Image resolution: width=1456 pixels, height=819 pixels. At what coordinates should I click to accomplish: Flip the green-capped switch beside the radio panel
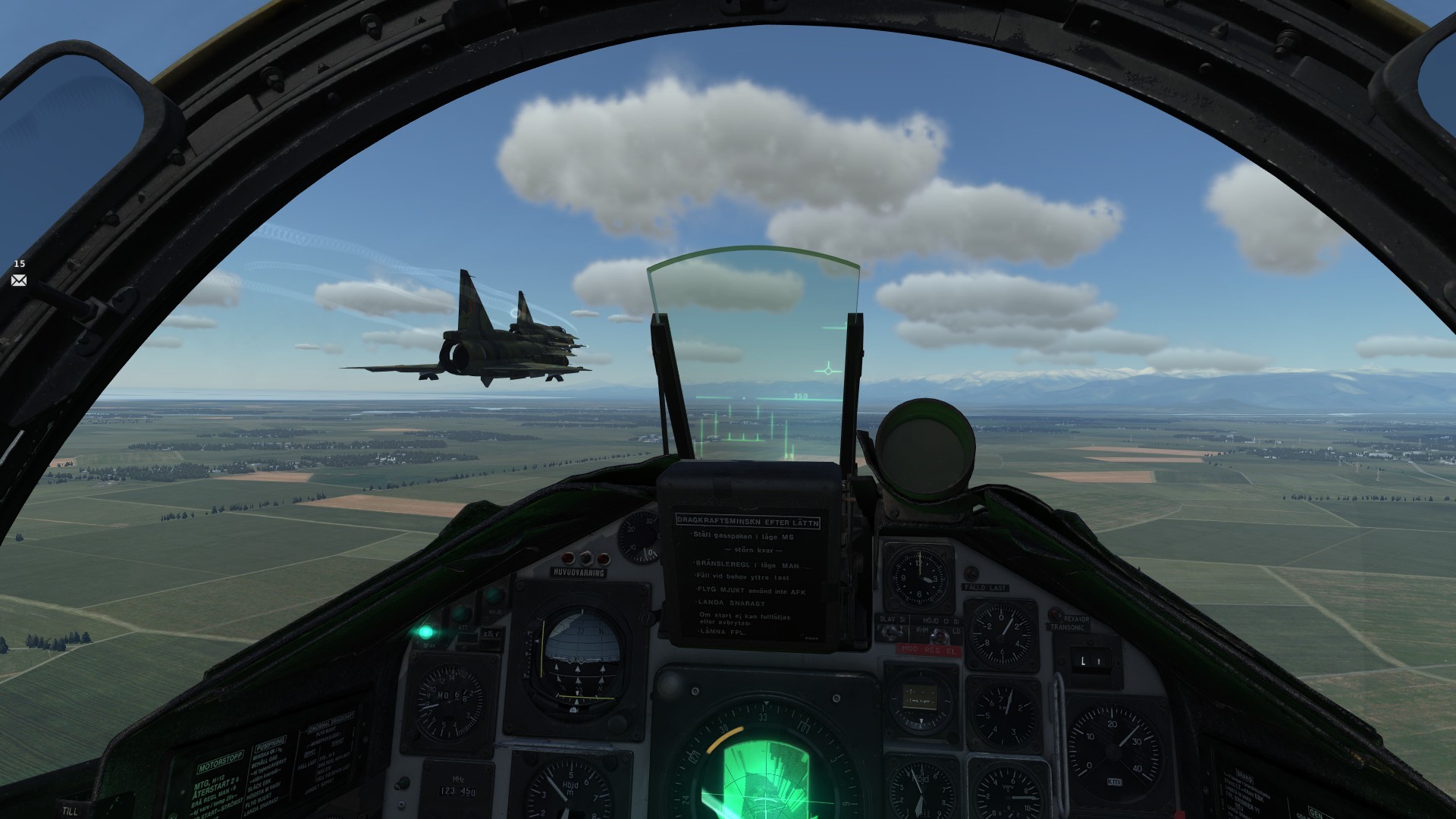coord(403,782)
